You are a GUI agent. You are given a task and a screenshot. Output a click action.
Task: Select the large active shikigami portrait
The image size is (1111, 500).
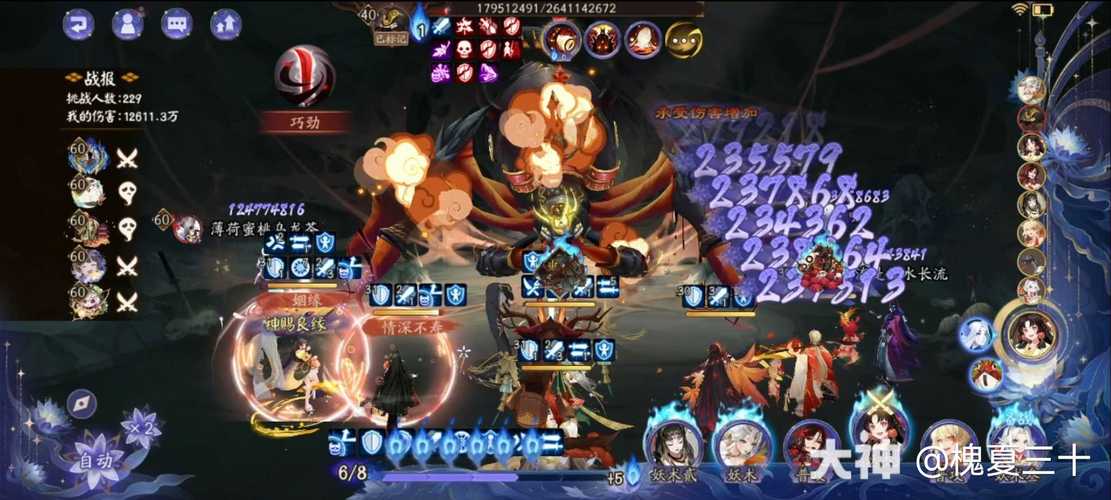point(1033,334)
